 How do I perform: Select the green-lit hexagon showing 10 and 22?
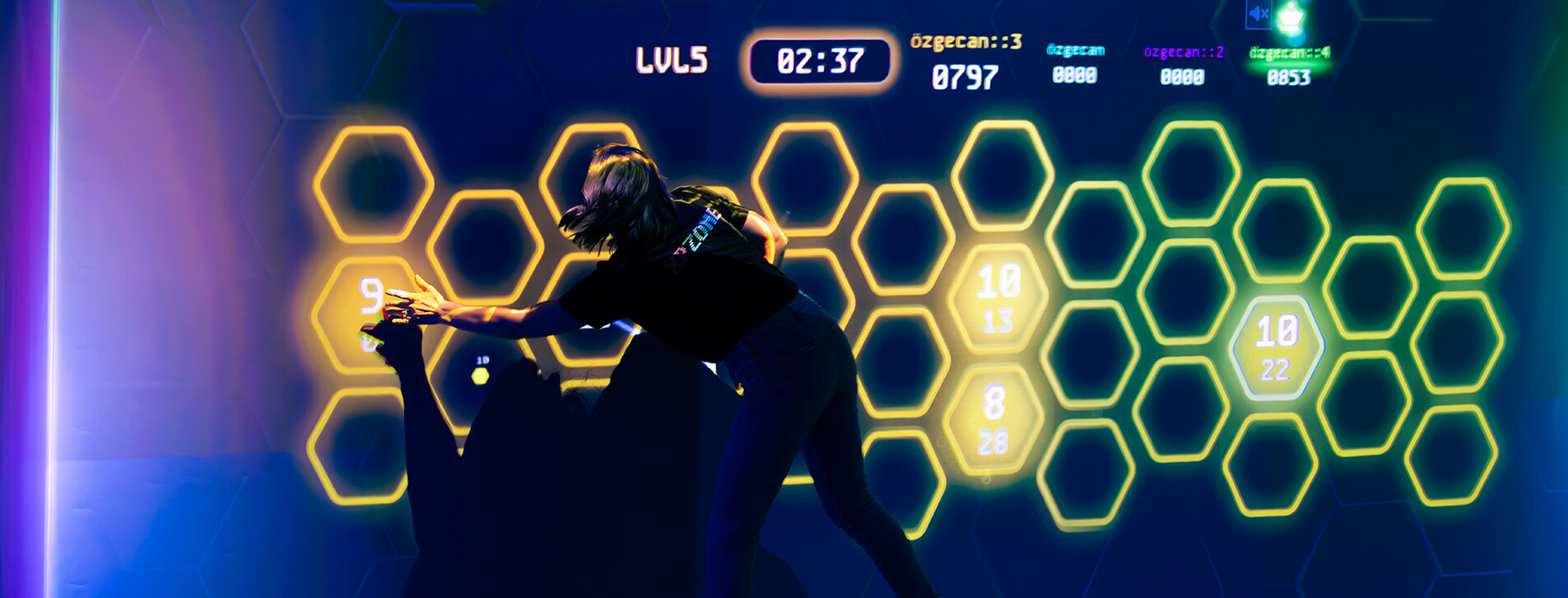tap(1276, 348)
